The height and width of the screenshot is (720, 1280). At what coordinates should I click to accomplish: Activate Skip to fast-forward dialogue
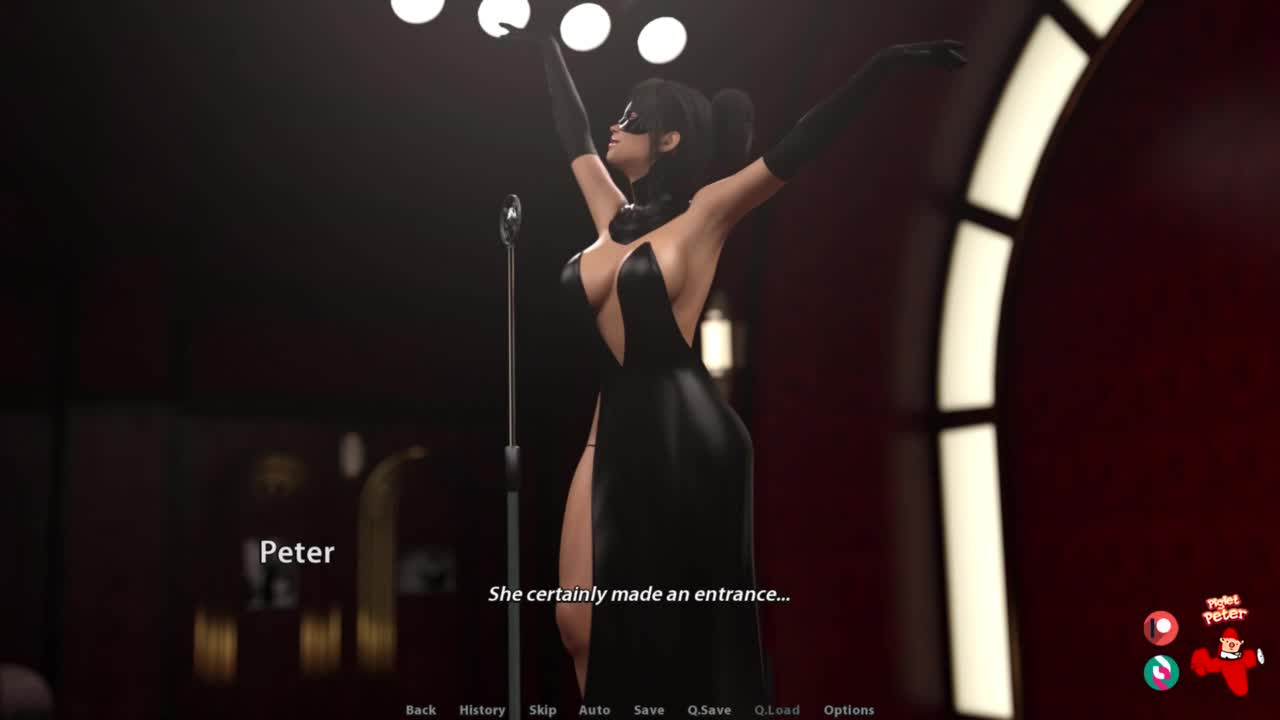click(x=542, y=710)
